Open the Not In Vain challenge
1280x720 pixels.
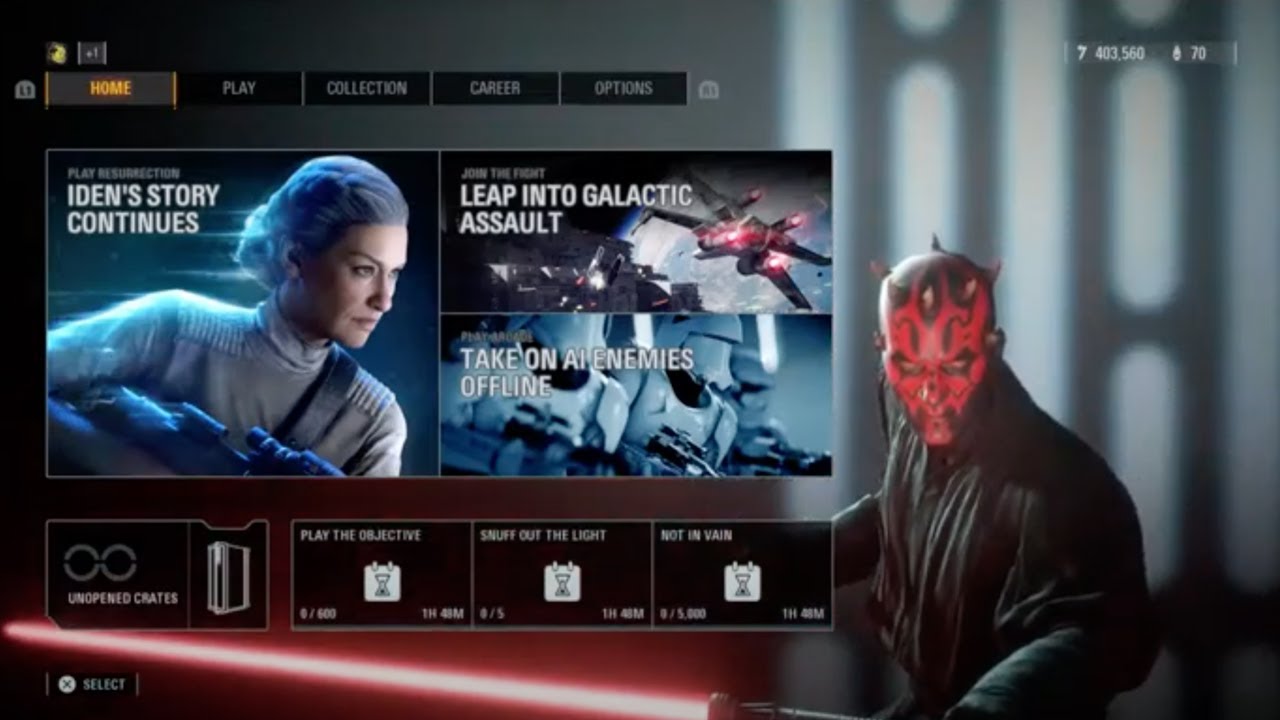pos(742,575)
